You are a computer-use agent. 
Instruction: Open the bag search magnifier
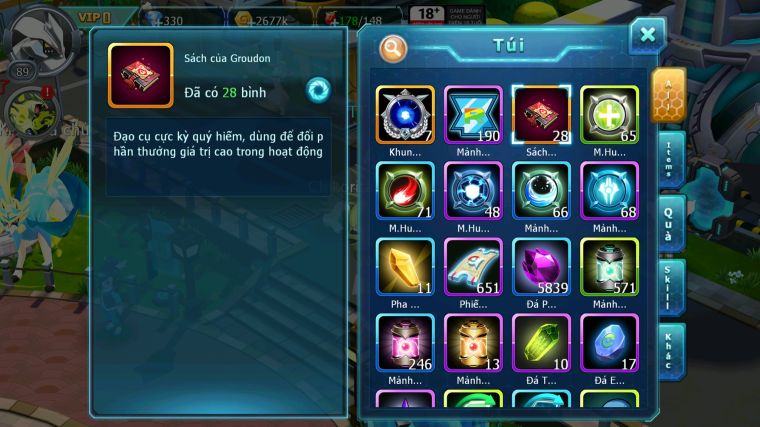393,47
